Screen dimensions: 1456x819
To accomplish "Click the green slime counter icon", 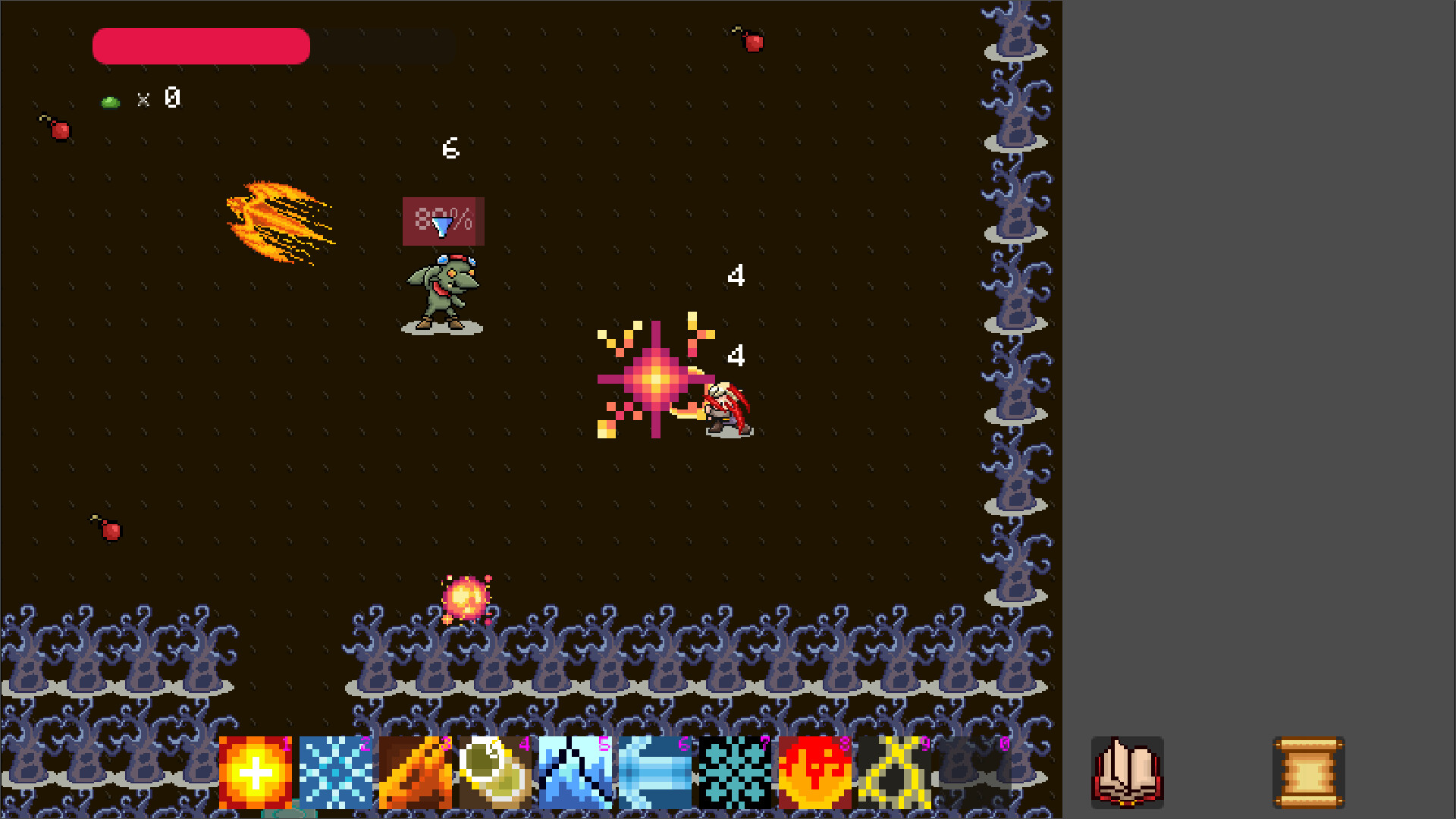I will (110, 99).
